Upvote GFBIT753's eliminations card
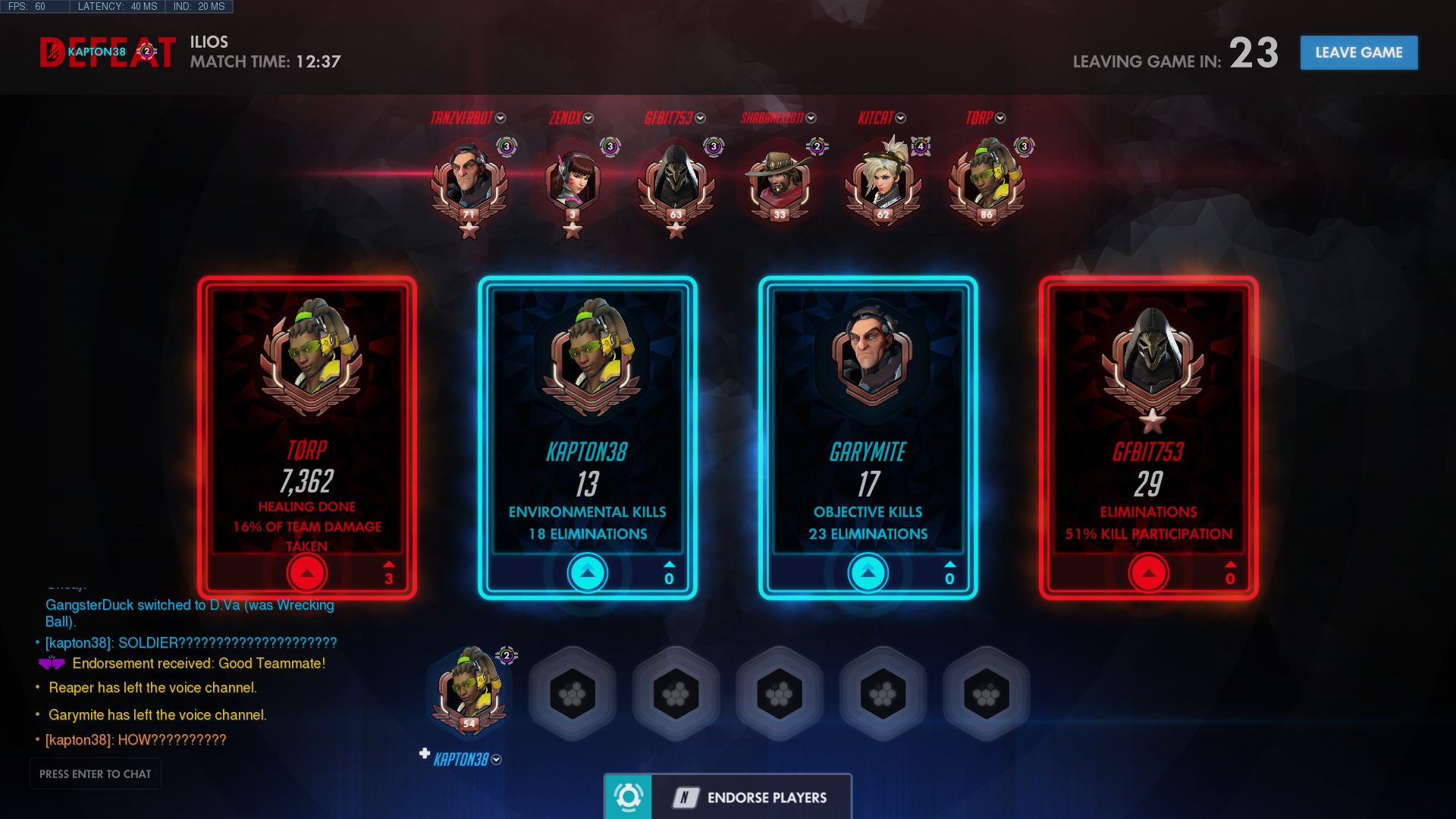The width and height of the screenshot is (1456, 819). pyautogui.click(x=1149, y=574)
